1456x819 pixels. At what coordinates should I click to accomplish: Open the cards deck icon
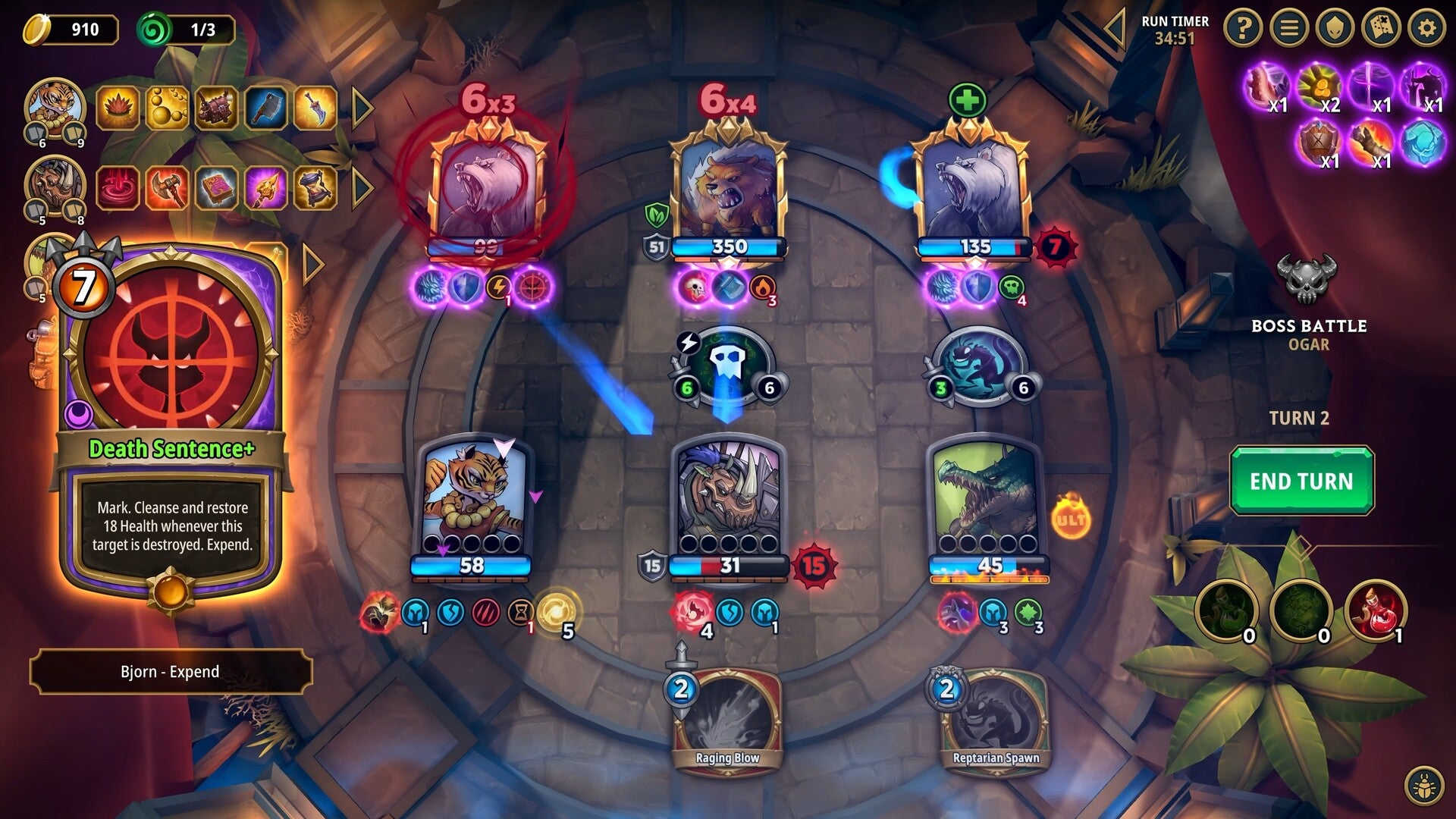[x=1381, y=29]
